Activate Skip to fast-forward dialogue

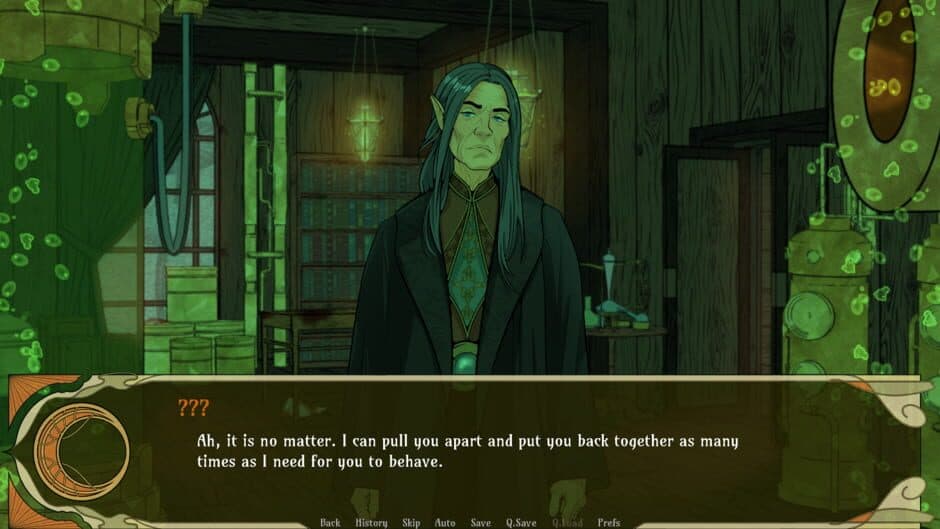point(410,522)
